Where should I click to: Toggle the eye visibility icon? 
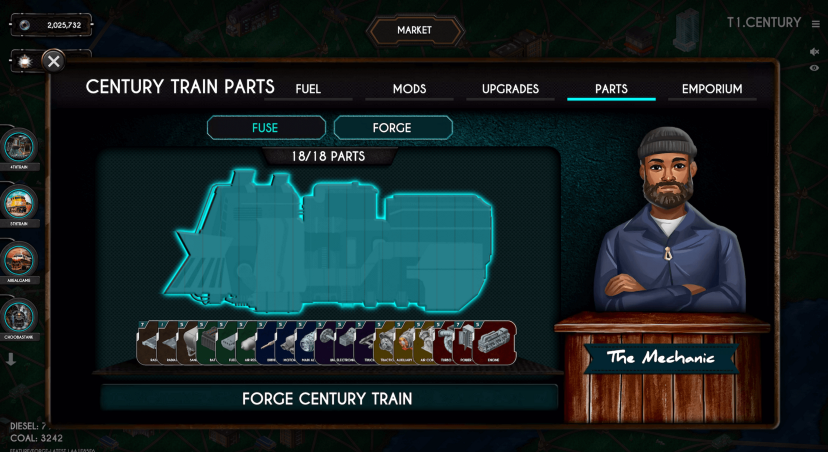tap(814, 68)
